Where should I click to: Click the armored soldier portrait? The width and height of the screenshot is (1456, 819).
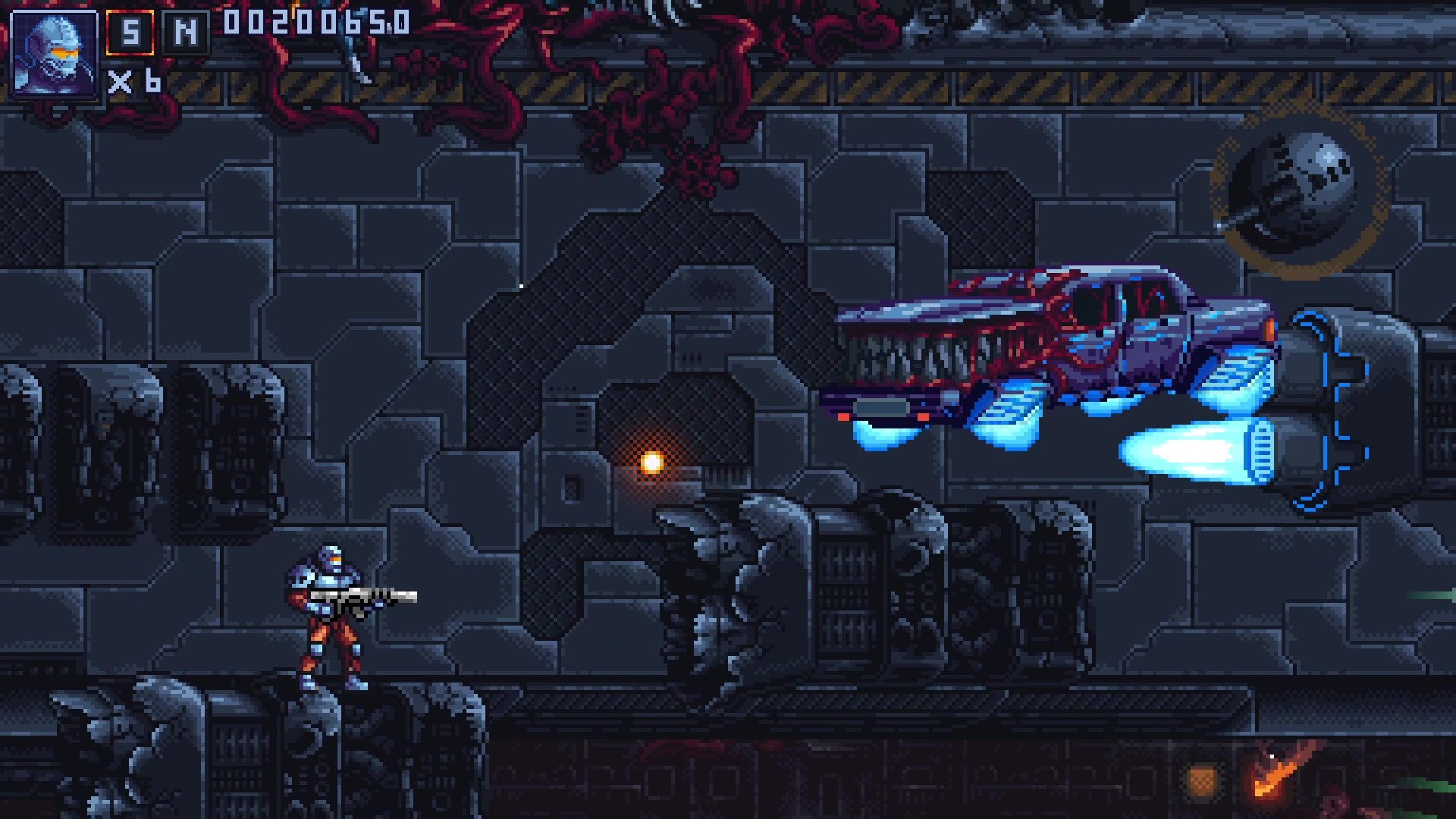55,53
